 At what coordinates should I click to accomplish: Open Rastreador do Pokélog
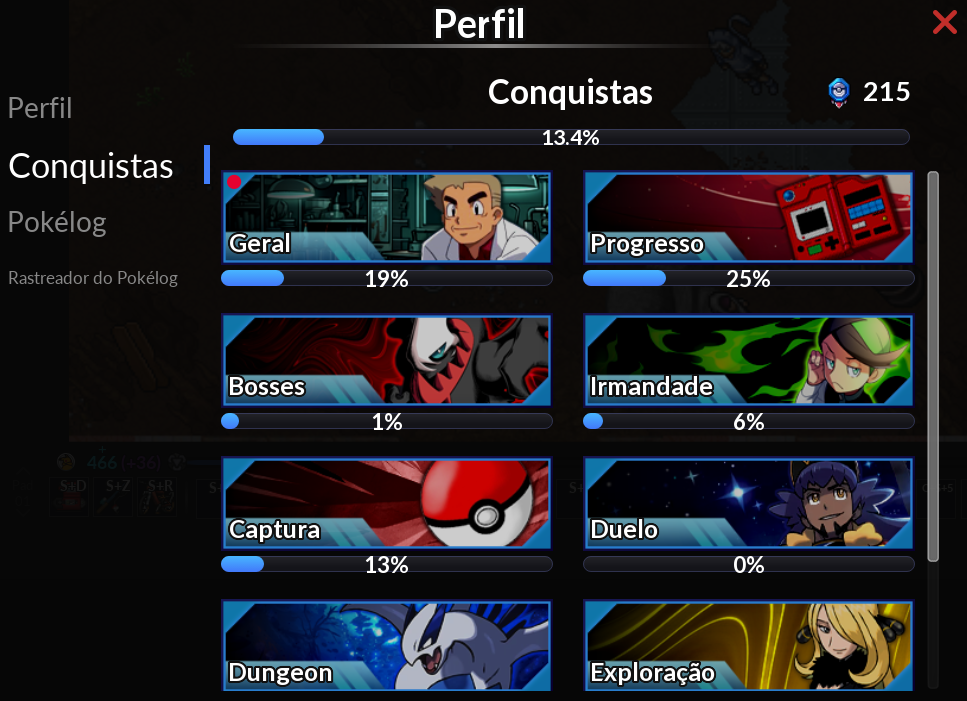[93, 278]
